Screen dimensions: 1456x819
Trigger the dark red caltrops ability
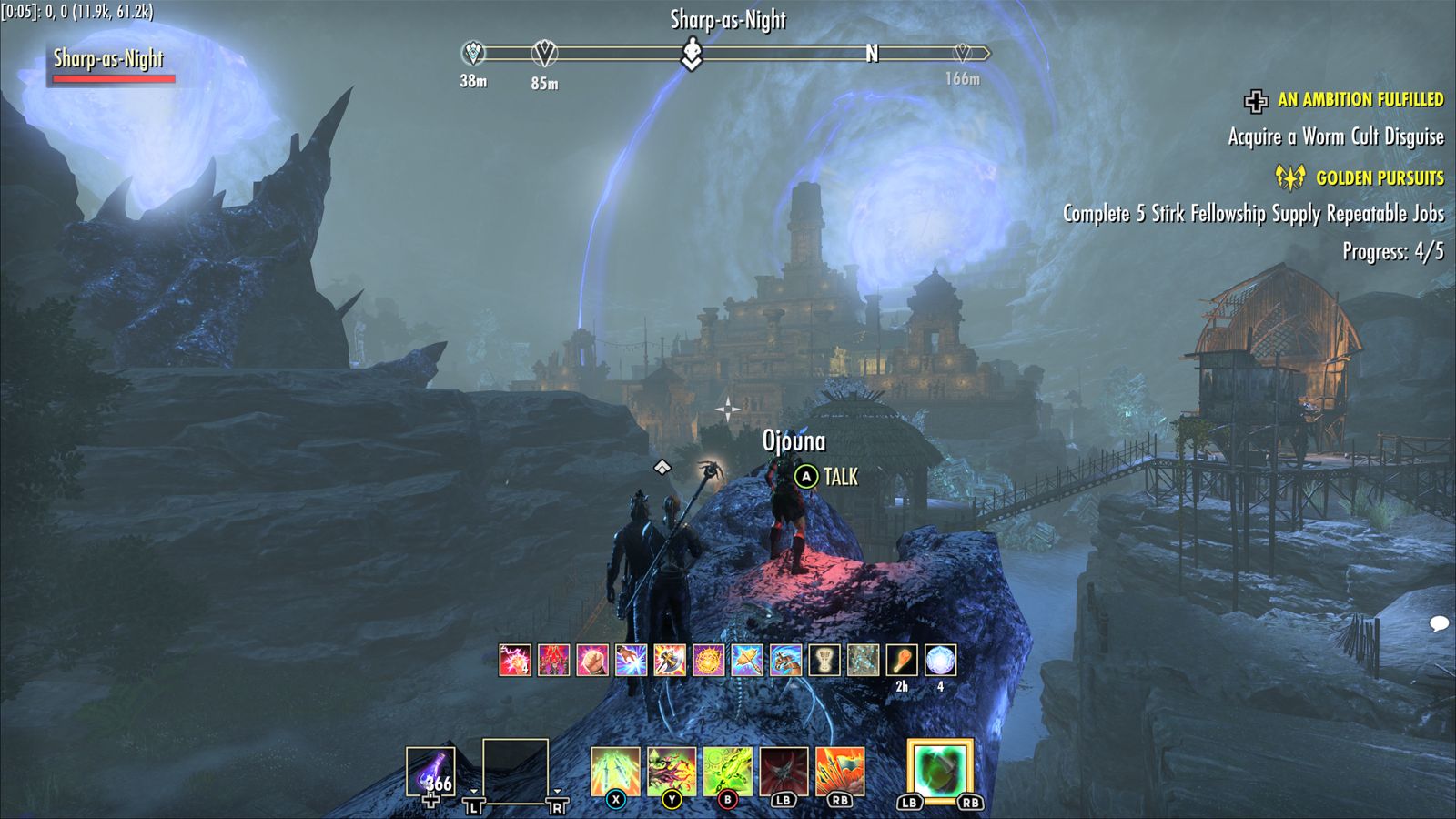coord(784,772)
